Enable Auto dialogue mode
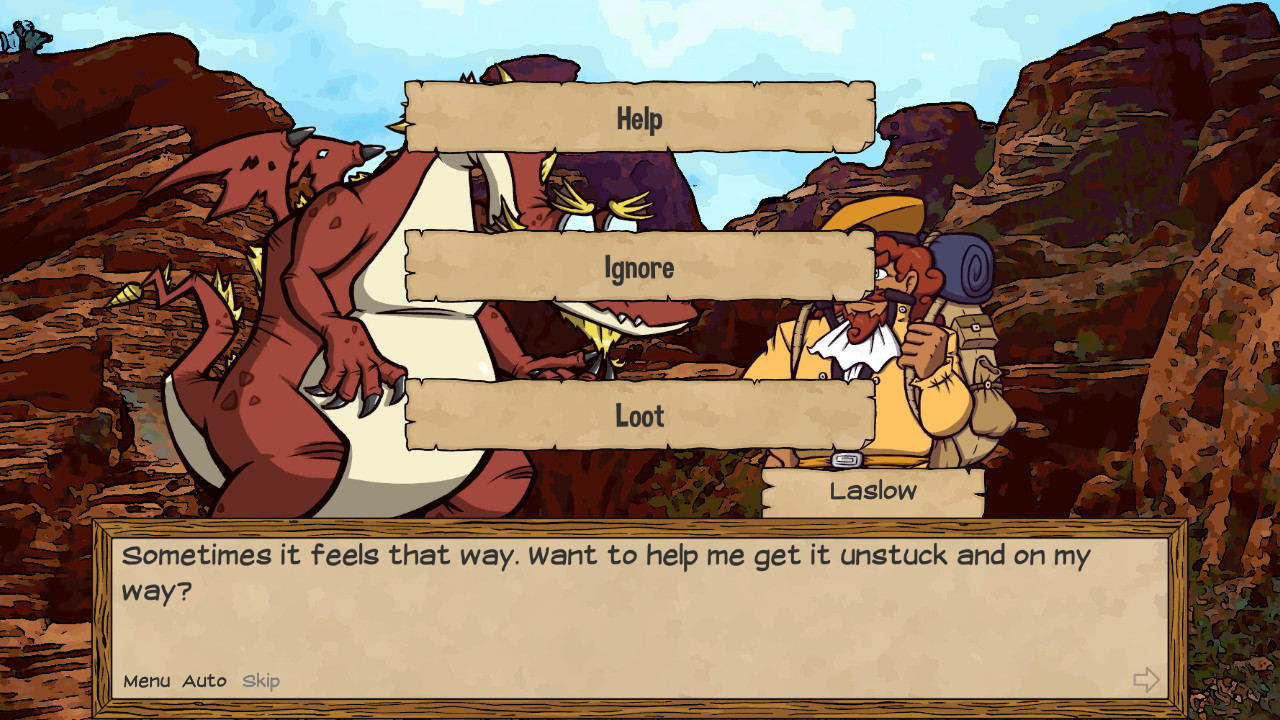1280x720 pixels. [x=203, y=681]
